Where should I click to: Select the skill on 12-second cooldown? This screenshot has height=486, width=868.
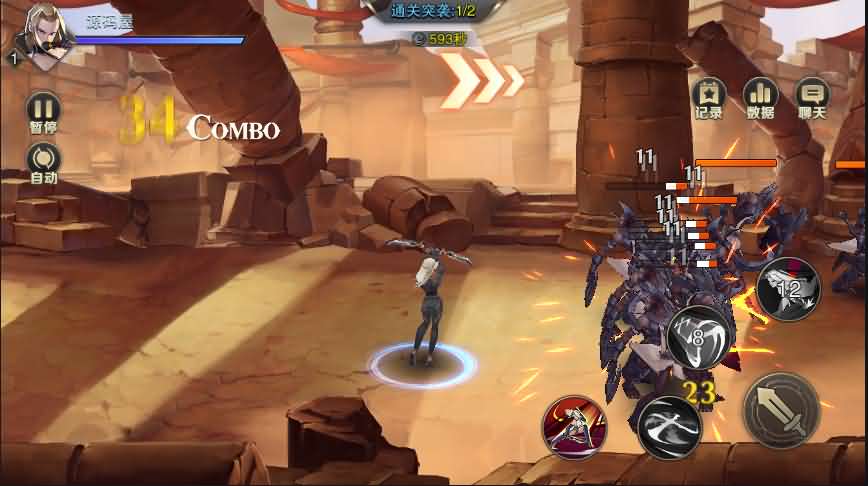(788, 289)
